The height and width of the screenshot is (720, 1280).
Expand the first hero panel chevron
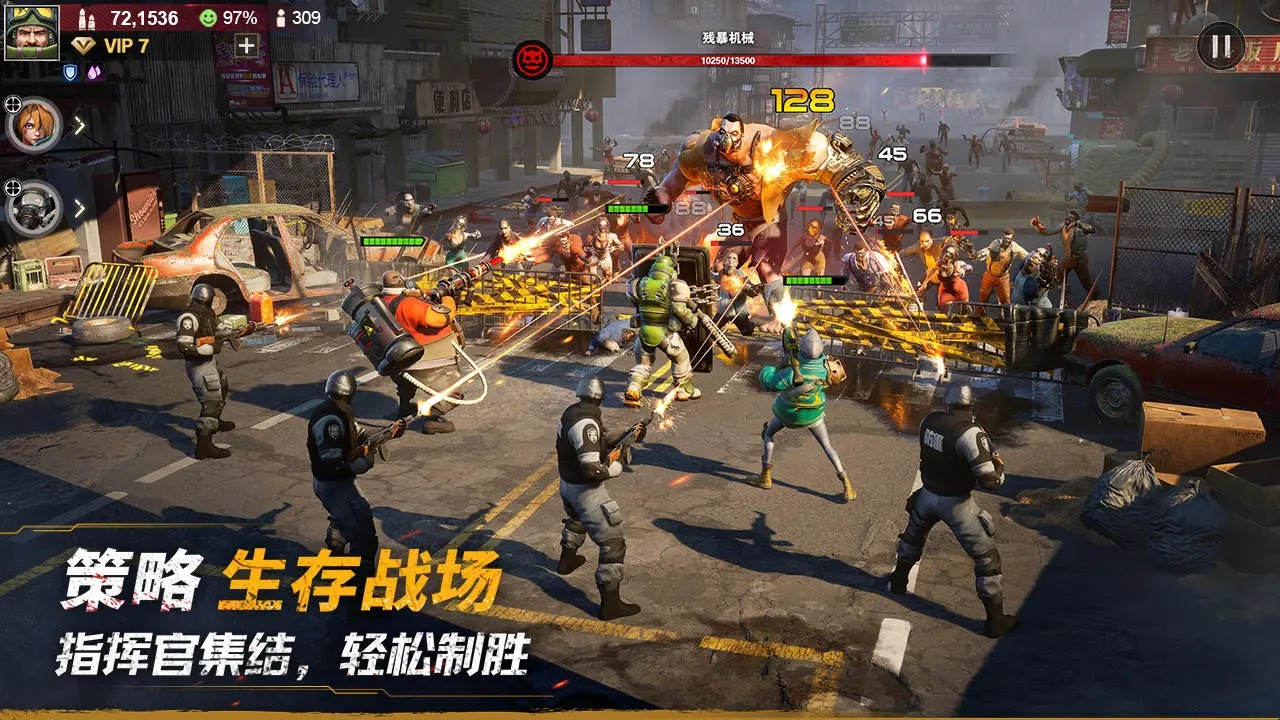80,125
